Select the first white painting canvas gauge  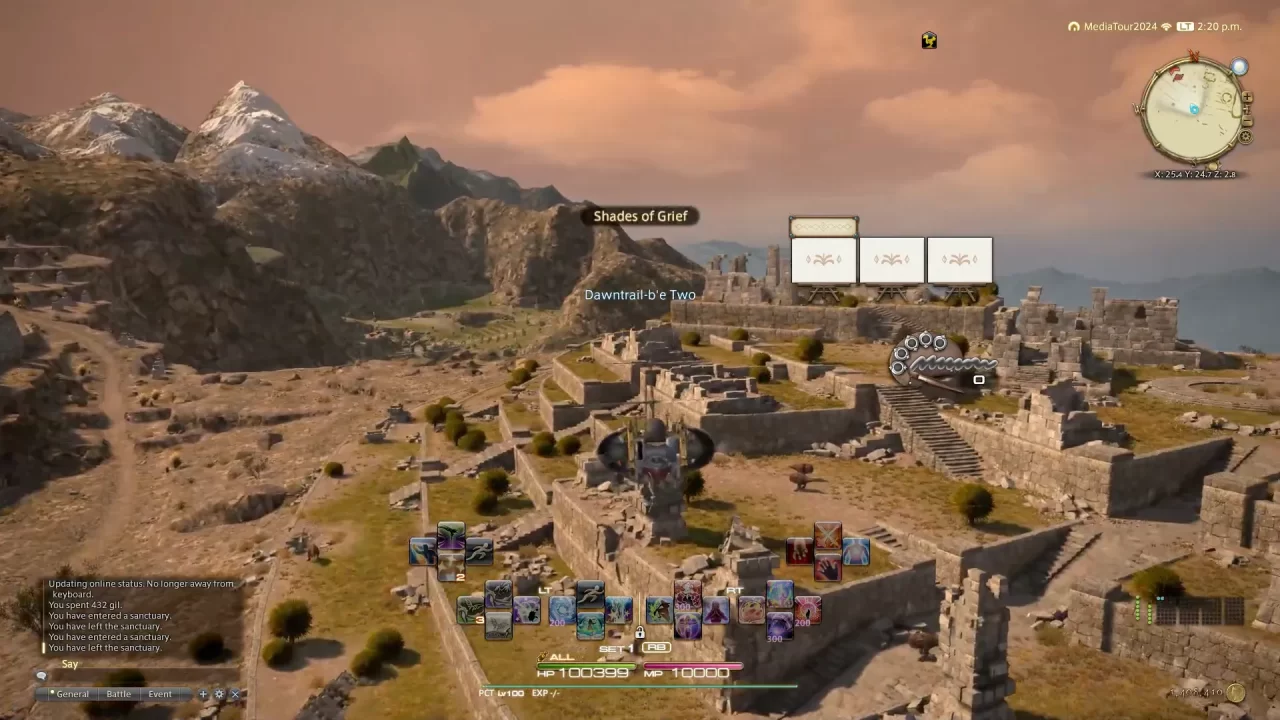click(x=824, y=260)
